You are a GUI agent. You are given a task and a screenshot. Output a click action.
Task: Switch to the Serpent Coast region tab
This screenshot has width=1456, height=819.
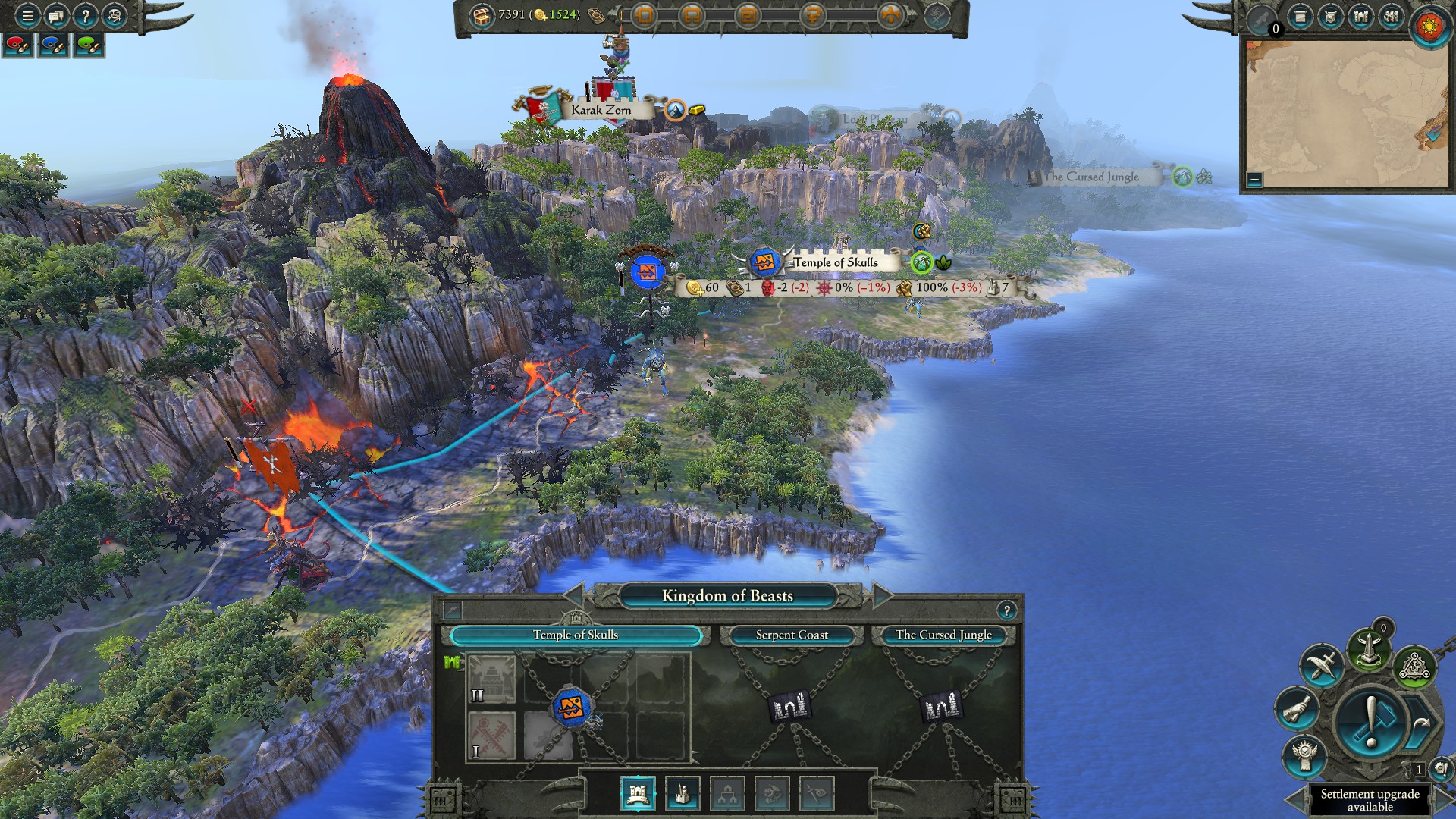tap(791, 635)
